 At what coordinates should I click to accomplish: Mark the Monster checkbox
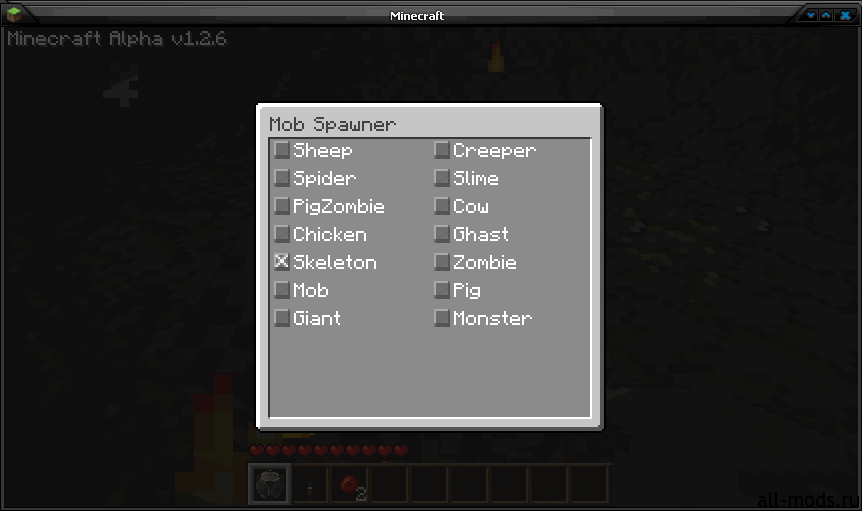(x=442, y=318)
